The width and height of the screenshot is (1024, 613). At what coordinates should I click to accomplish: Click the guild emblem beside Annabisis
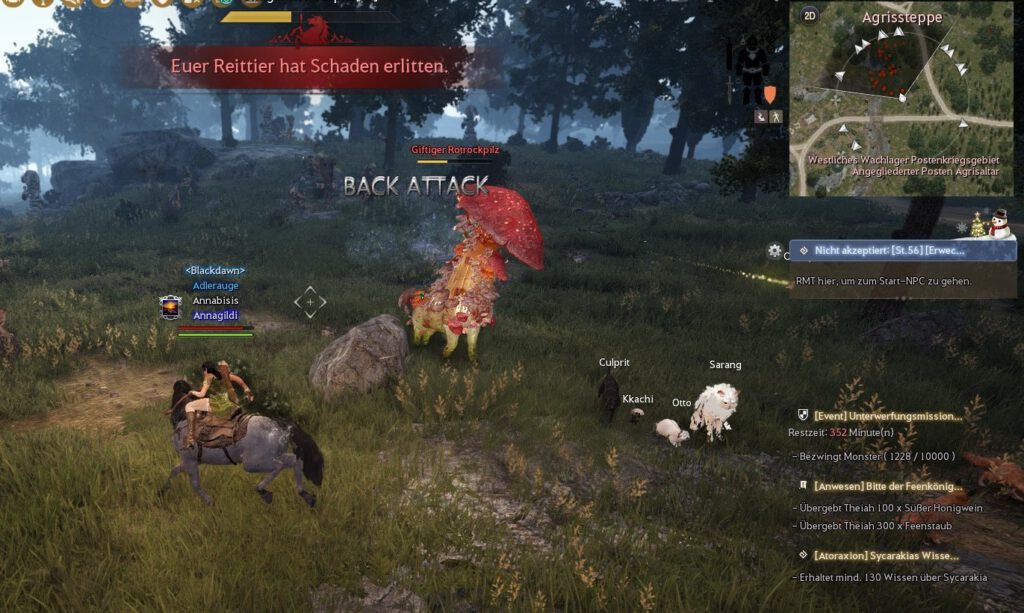pyautogui.click(x=170, y=307)
